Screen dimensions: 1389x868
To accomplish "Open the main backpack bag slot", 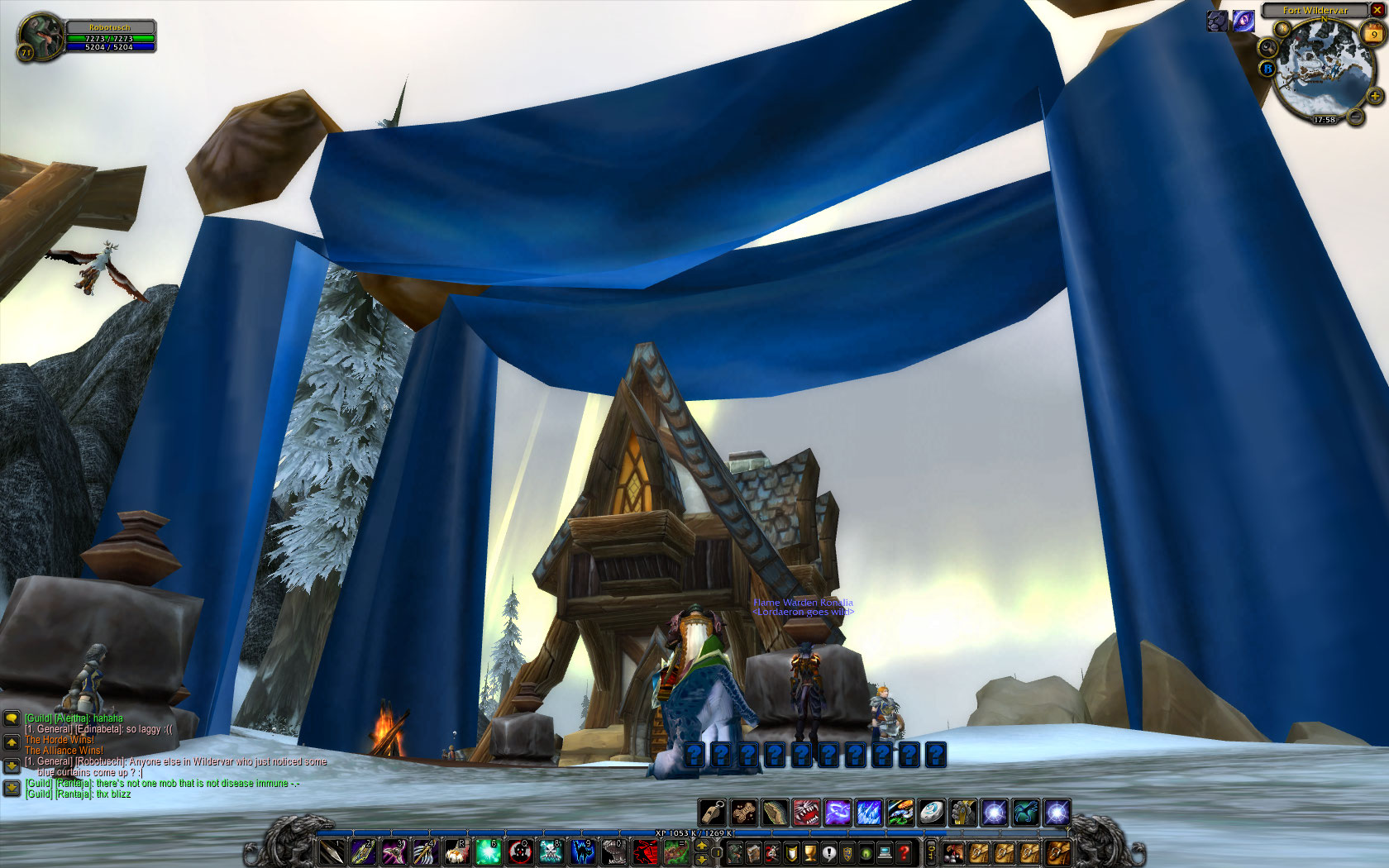I will (1057, 851).
